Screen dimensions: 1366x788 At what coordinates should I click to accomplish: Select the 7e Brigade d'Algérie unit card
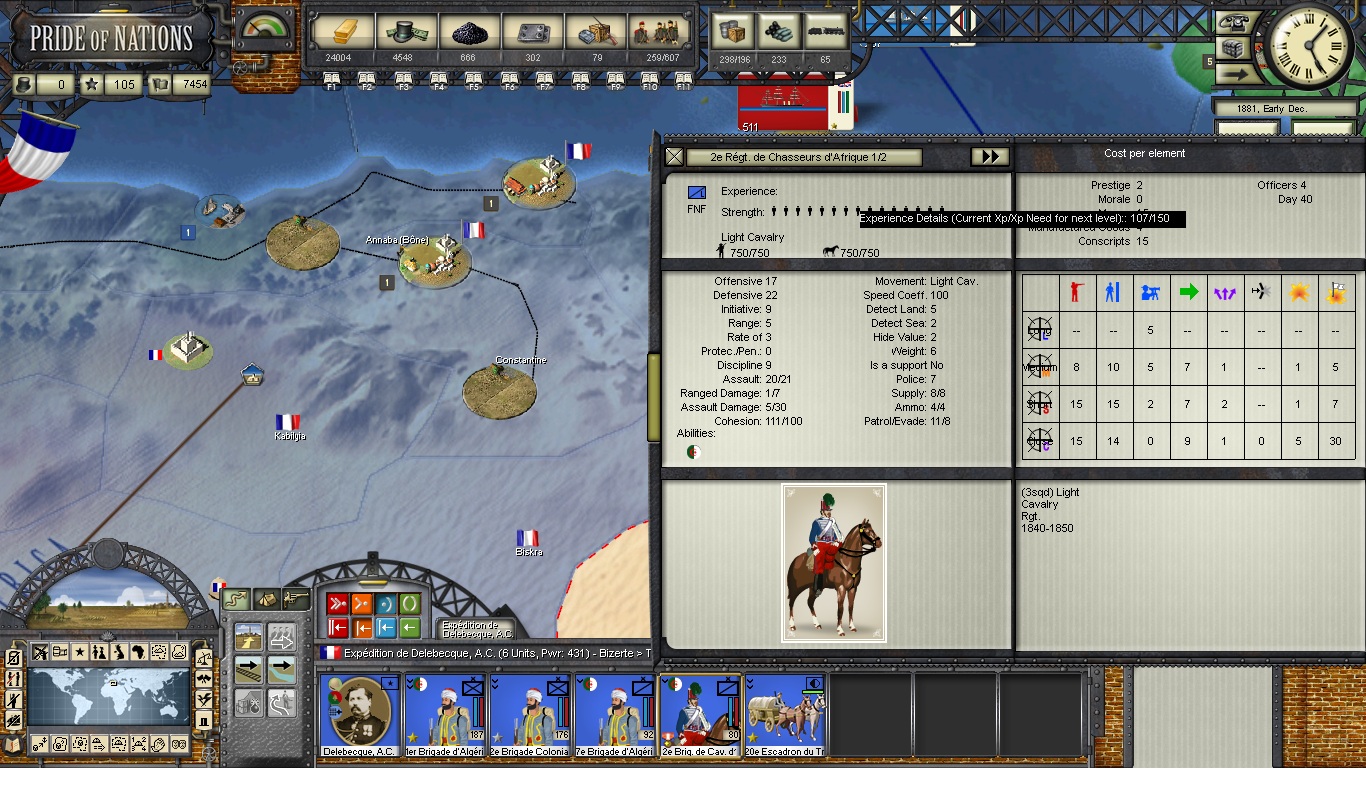615,715
